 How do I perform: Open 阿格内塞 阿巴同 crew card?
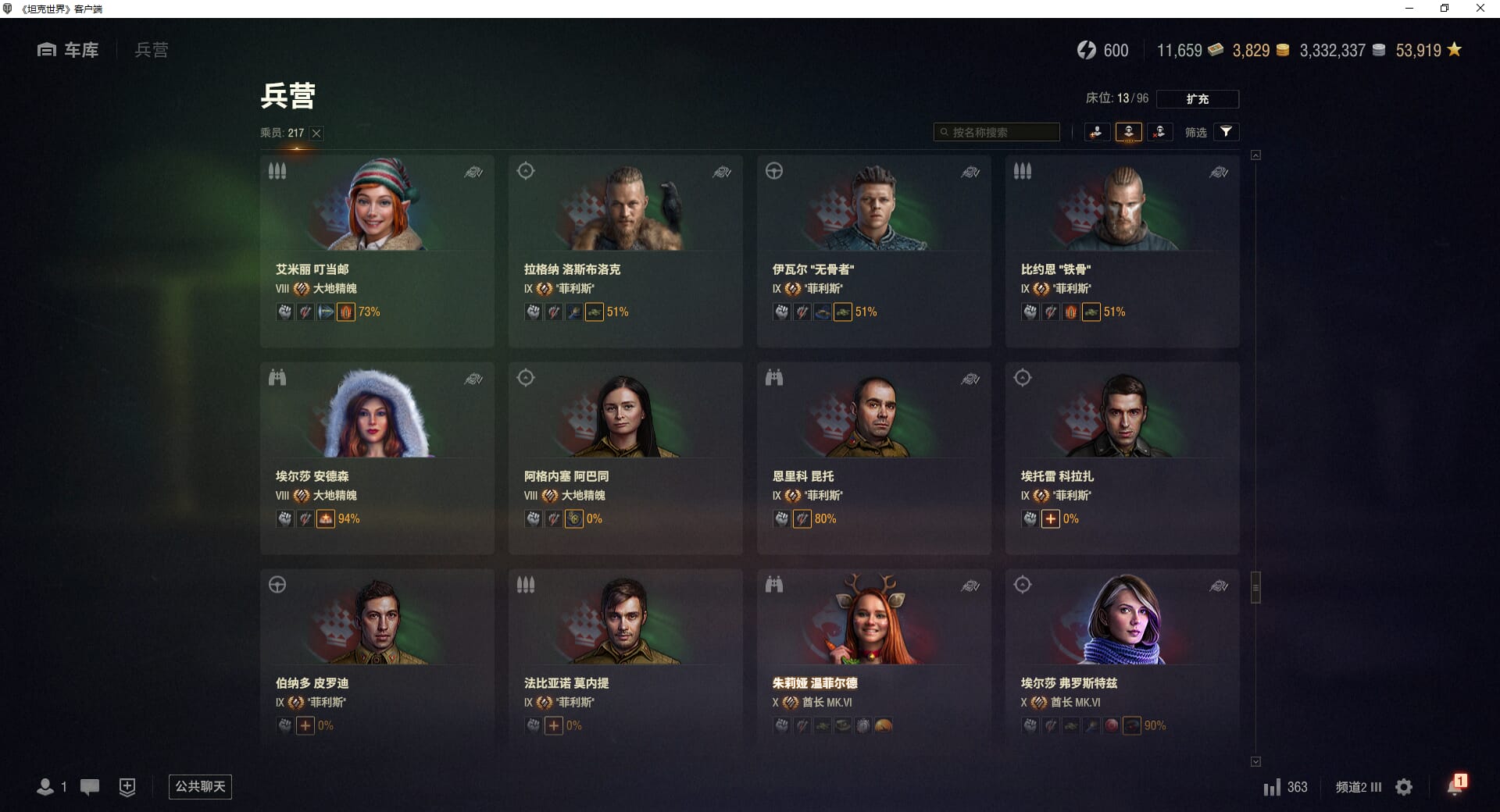click(x=625, y=458)
